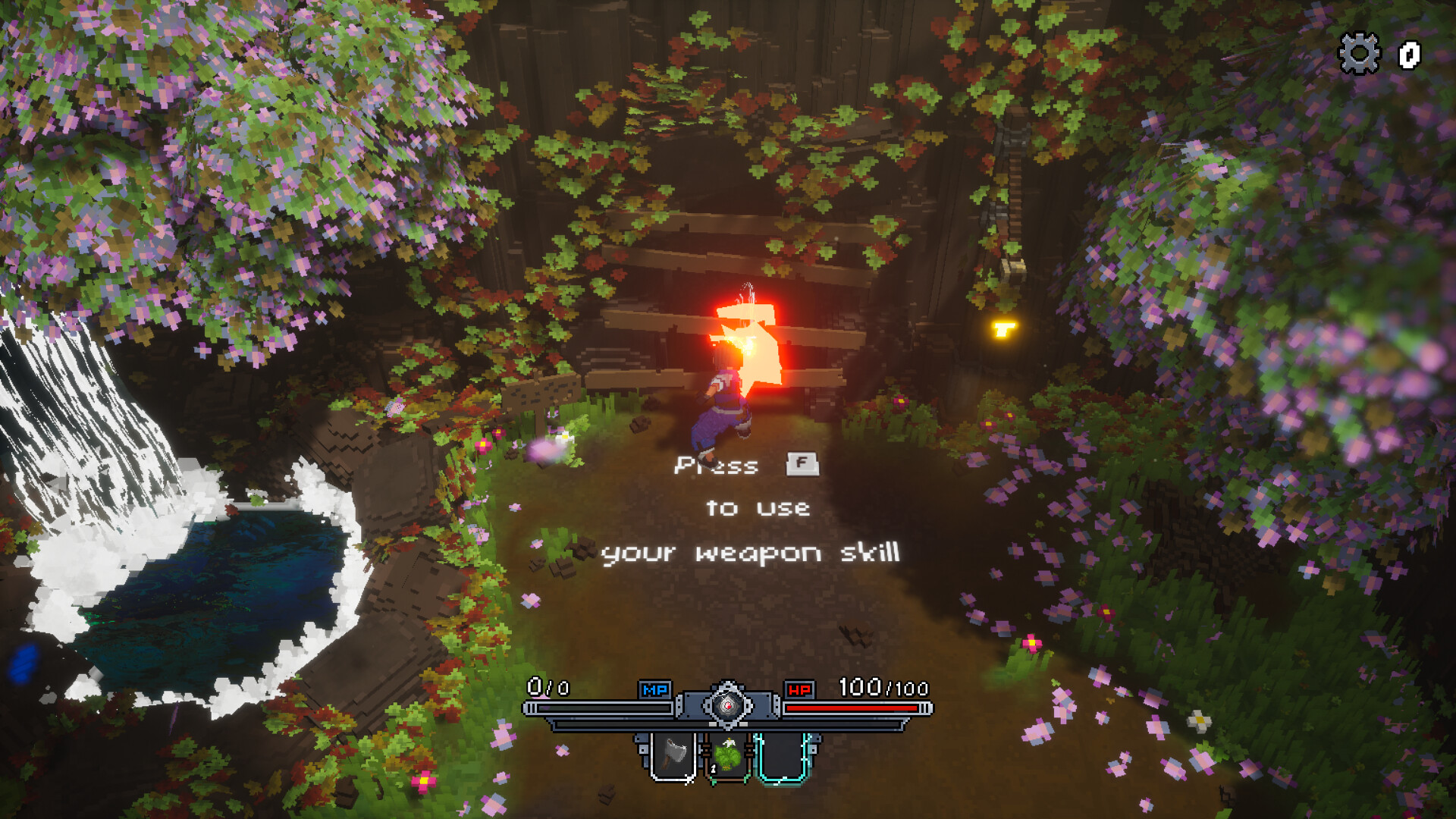Select the empty cyan-bordered hotbar slot
Image resolution: width=1456 pixels, height=819 pixels.
coord(783,756)
